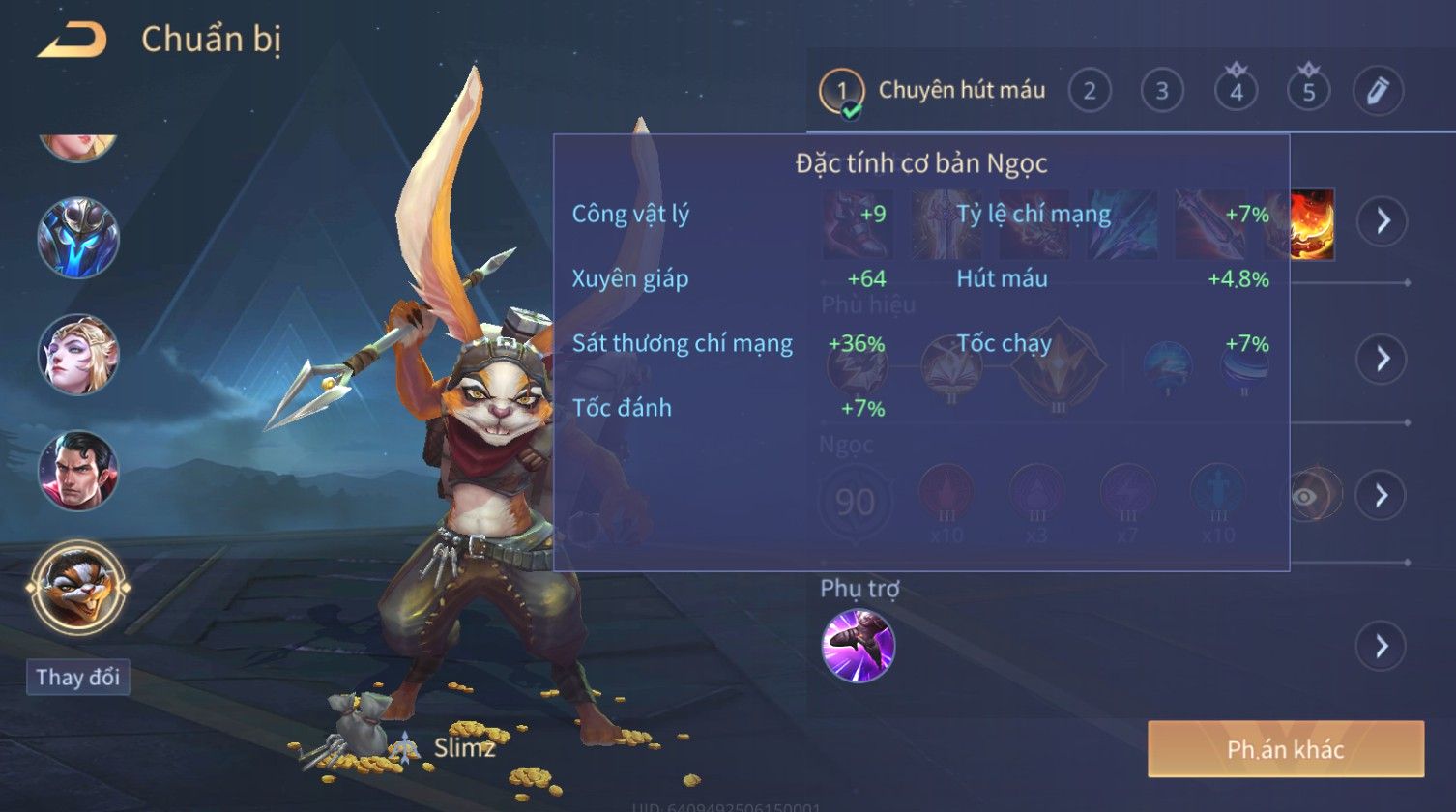Go back using the return arrow
The image size is (1456, 812).
(x=71, y=41)
